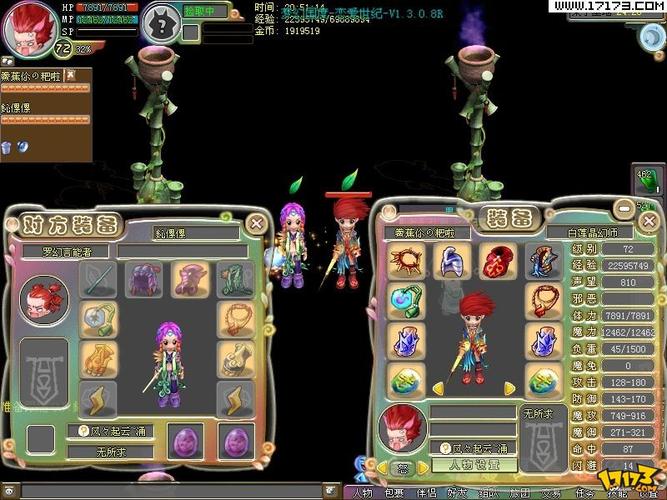Minimize the 装备 equipment panel

tap(623, 207)
